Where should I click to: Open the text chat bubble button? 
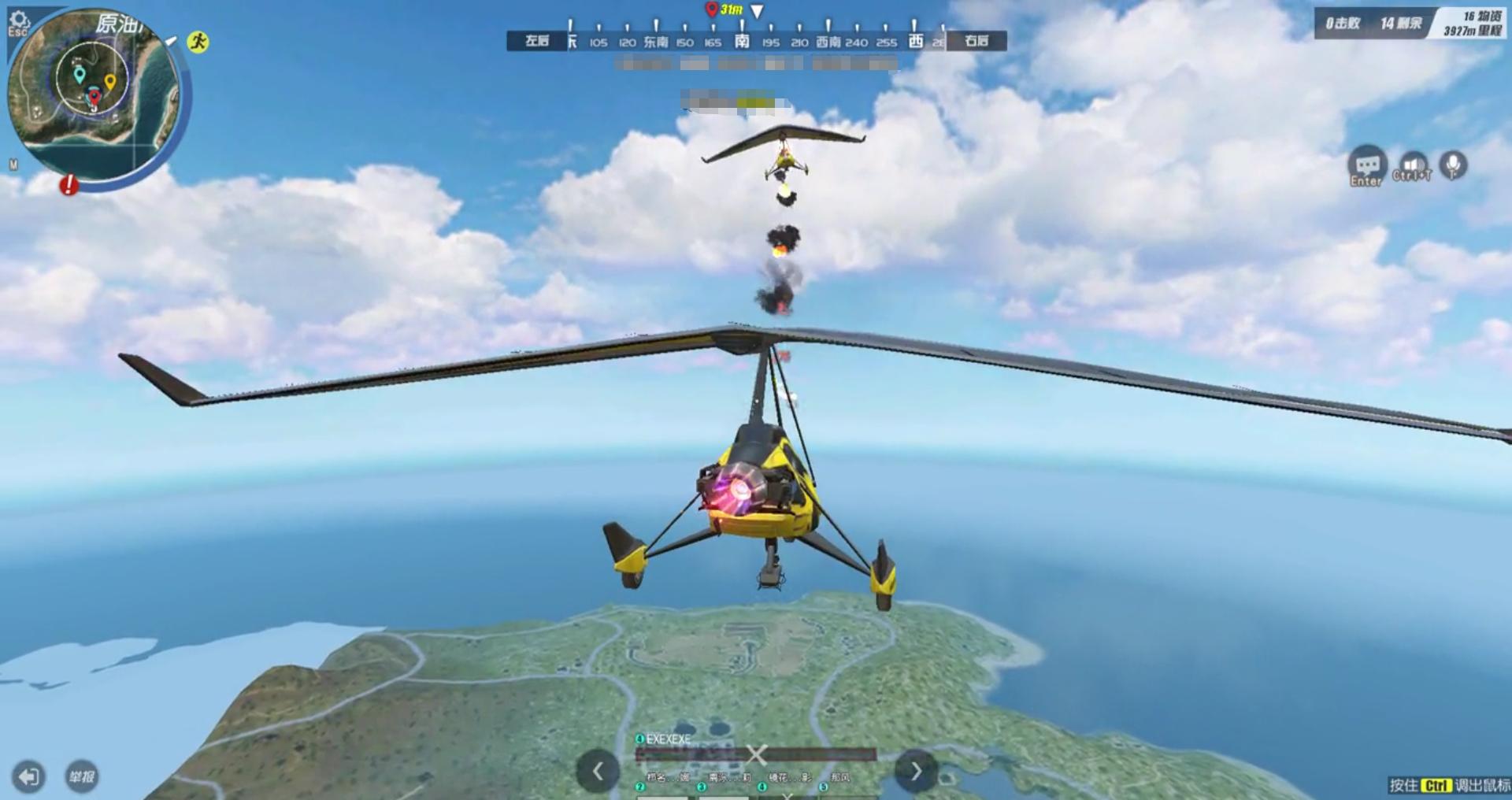coord(1367,166)
